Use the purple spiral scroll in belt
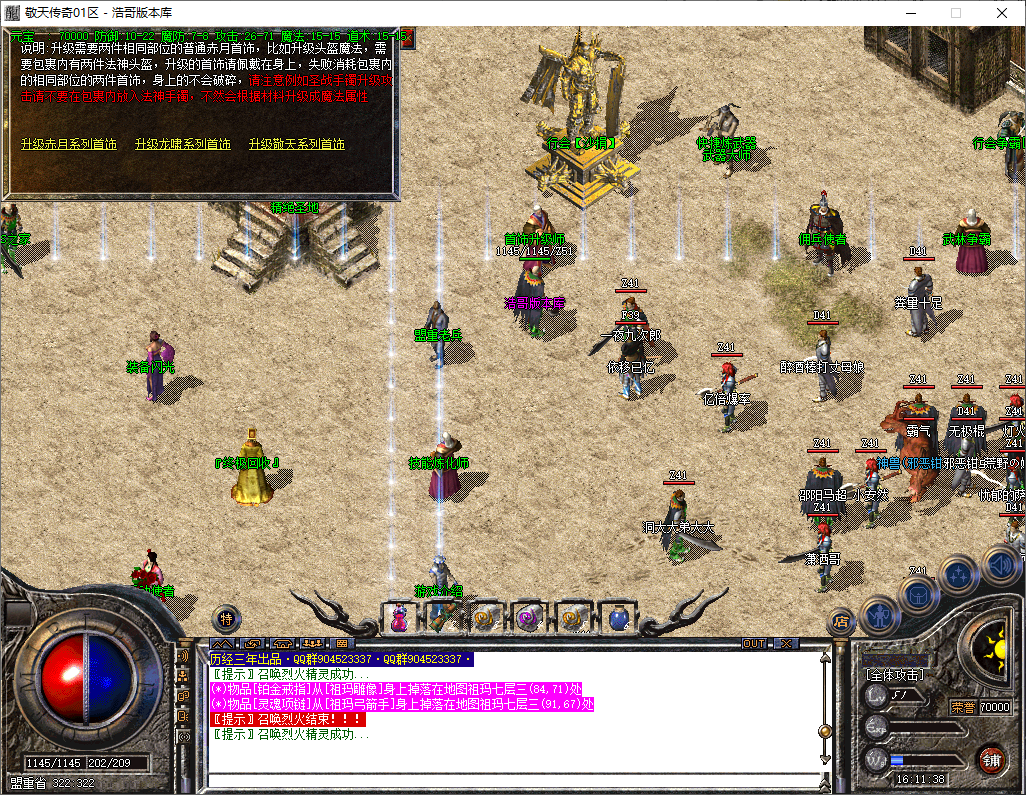Viewport: 1026px width, 795px height. pyautogui.click(x=529, y=620)
